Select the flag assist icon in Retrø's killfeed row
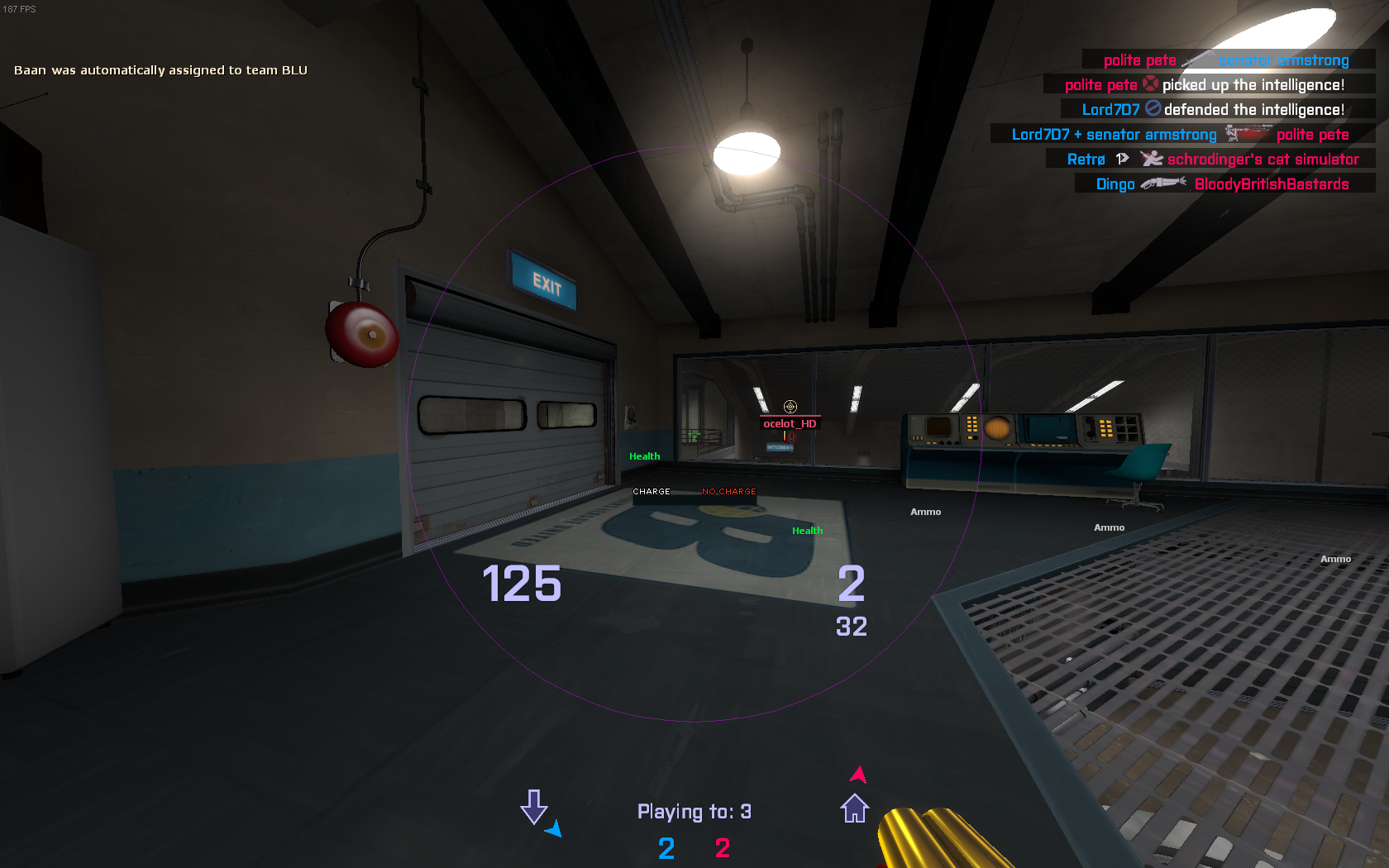The height and width of the screenshot is (868, 1389). coord(1122,159)
